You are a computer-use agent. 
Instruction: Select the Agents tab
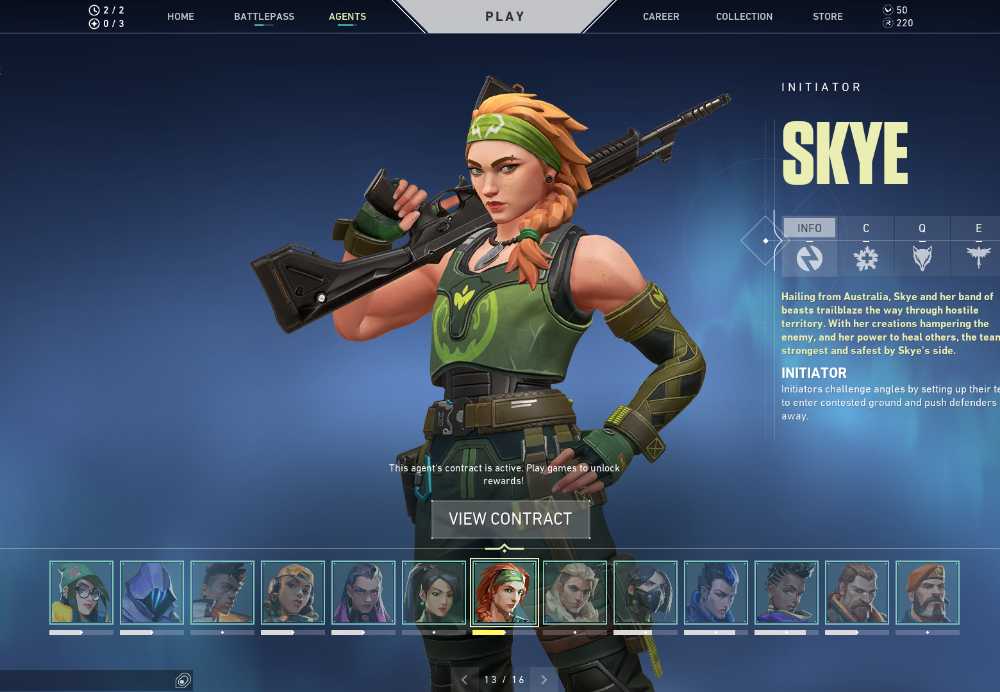click(x=347, y=17)
